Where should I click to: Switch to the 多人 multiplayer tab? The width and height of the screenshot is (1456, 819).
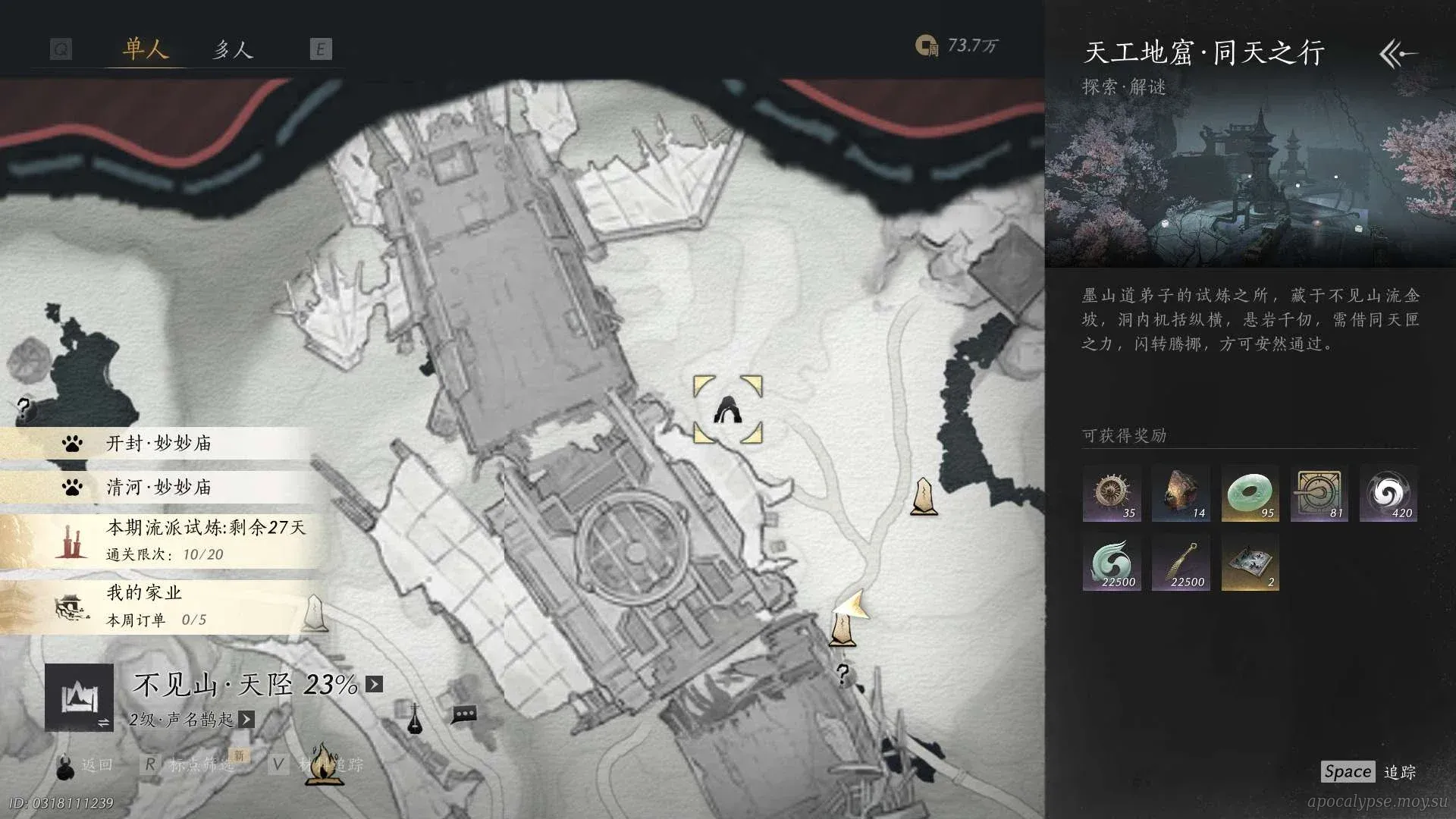pyautogui.click(x=232, y=50)
